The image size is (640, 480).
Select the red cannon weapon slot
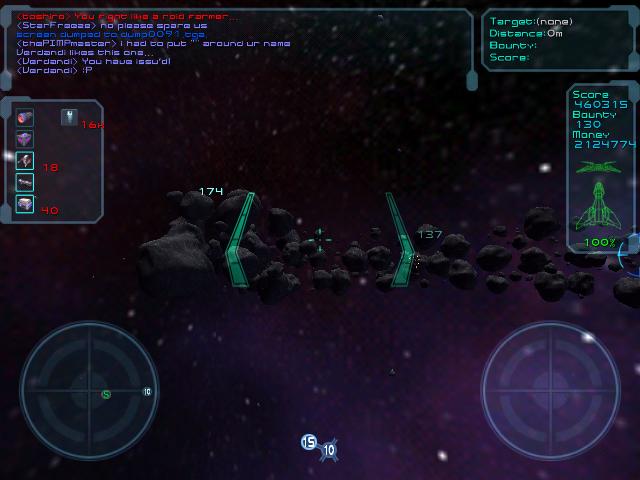click(x=26, y=117)
